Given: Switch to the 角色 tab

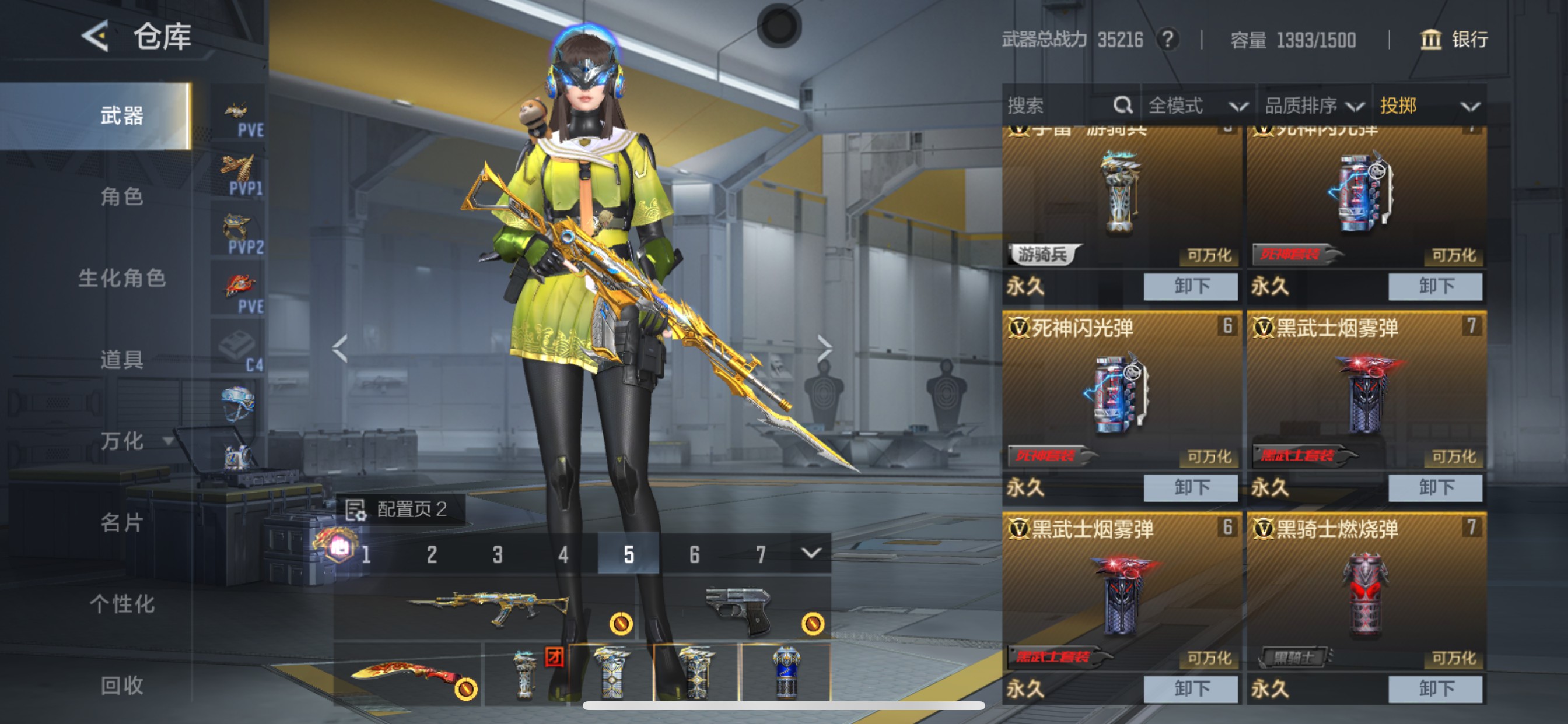Looking at the screenshot, I should tap(121, 196).
